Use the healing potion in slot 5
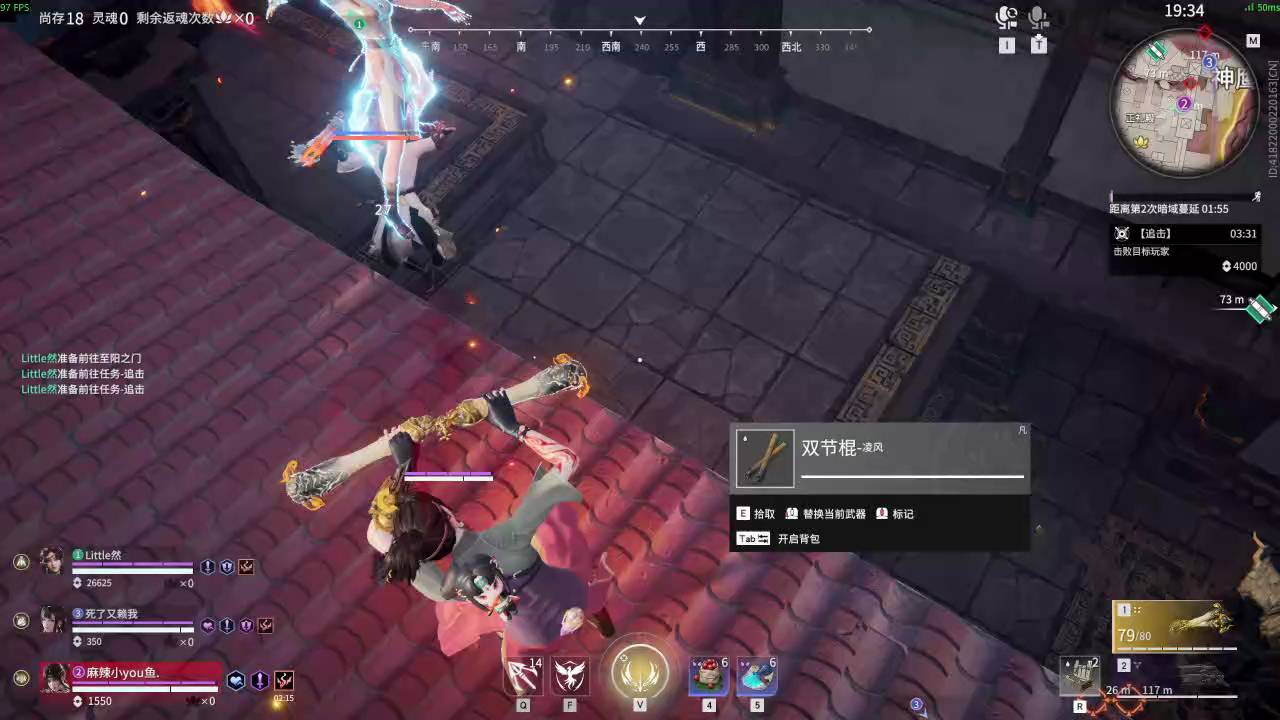 [x=757, y=676]
